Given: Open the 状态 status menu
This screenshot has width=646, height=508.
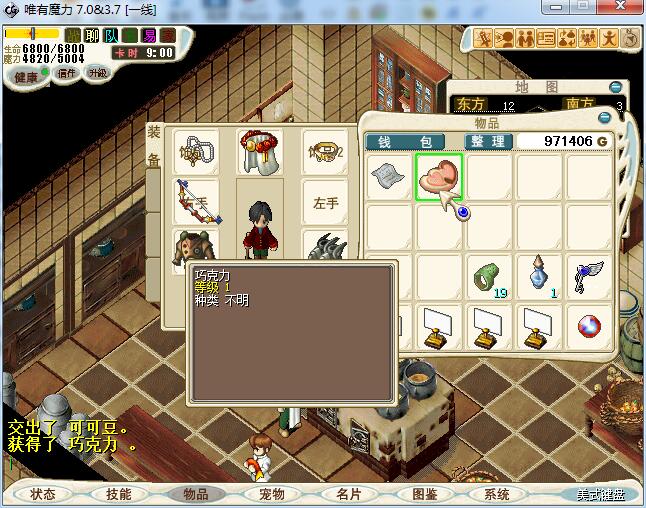Looking at the screenshot, I should 43,494.
